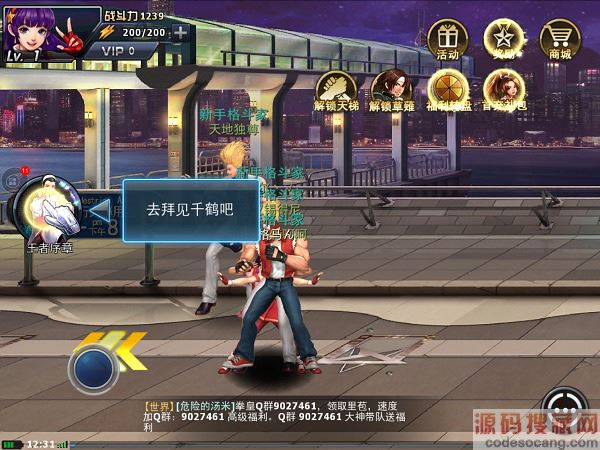Image resolution: width=600 pixels, height=450 pixels.
Task: Tap the blue virtual joystick knob
Action: click(92, 367)
